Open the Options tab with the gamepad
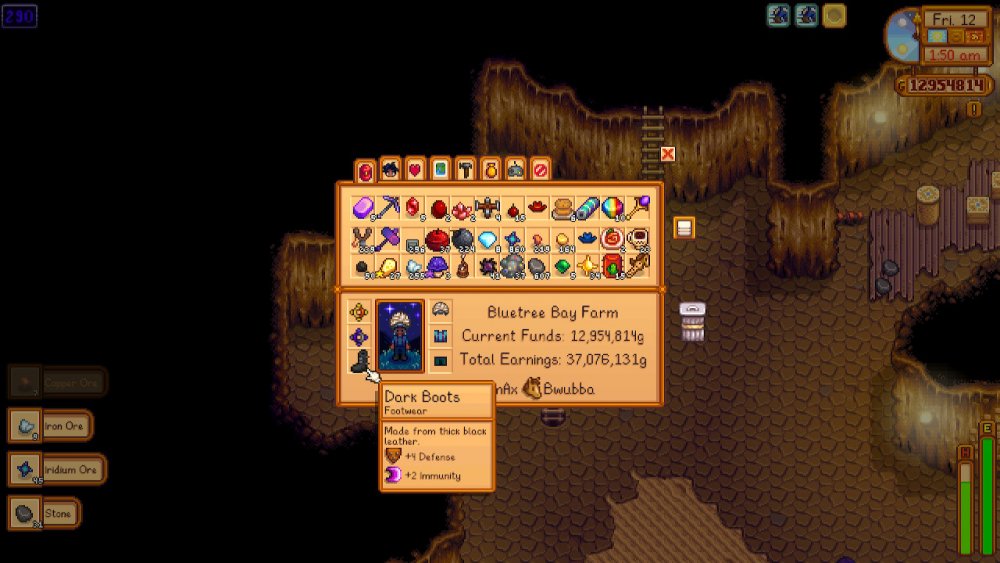Image resolution: width=1000 pixels, height=563 pixels. point(515,170)
